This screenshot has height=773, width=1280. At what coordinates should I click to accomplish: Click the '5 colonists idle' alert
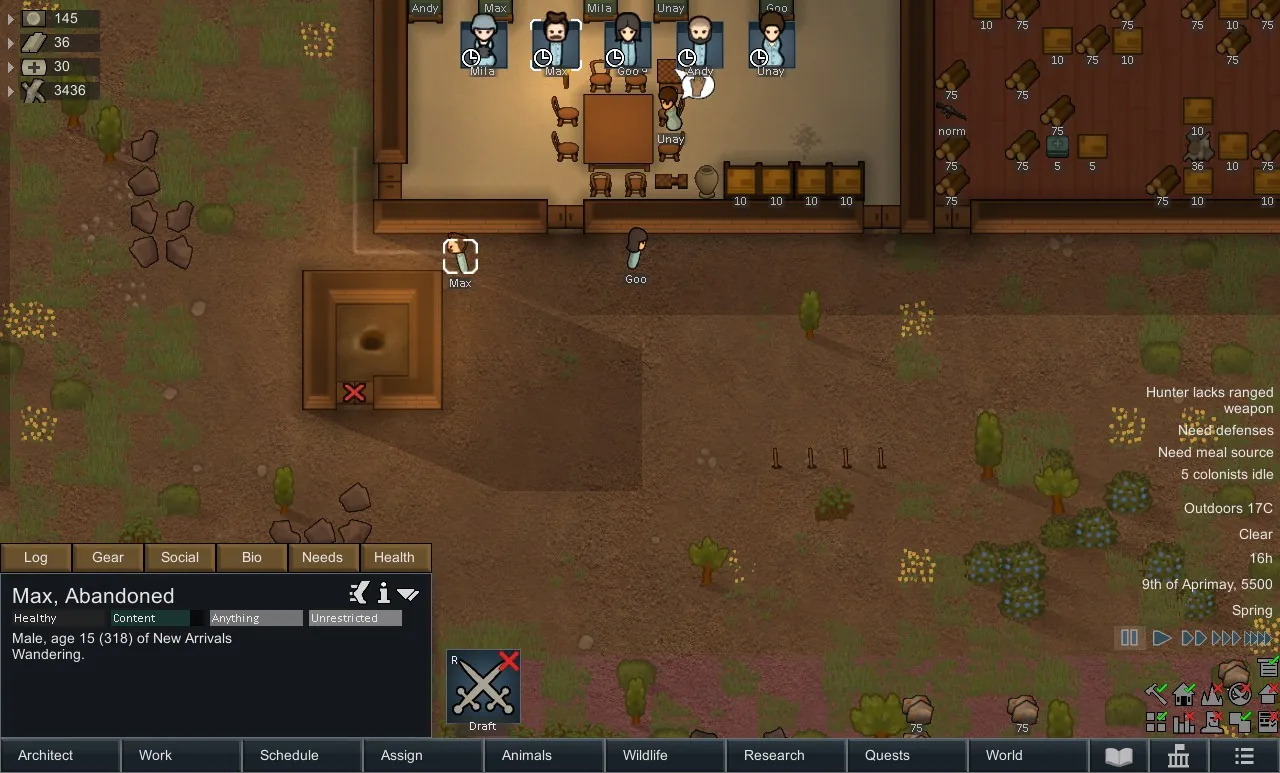1226,474
